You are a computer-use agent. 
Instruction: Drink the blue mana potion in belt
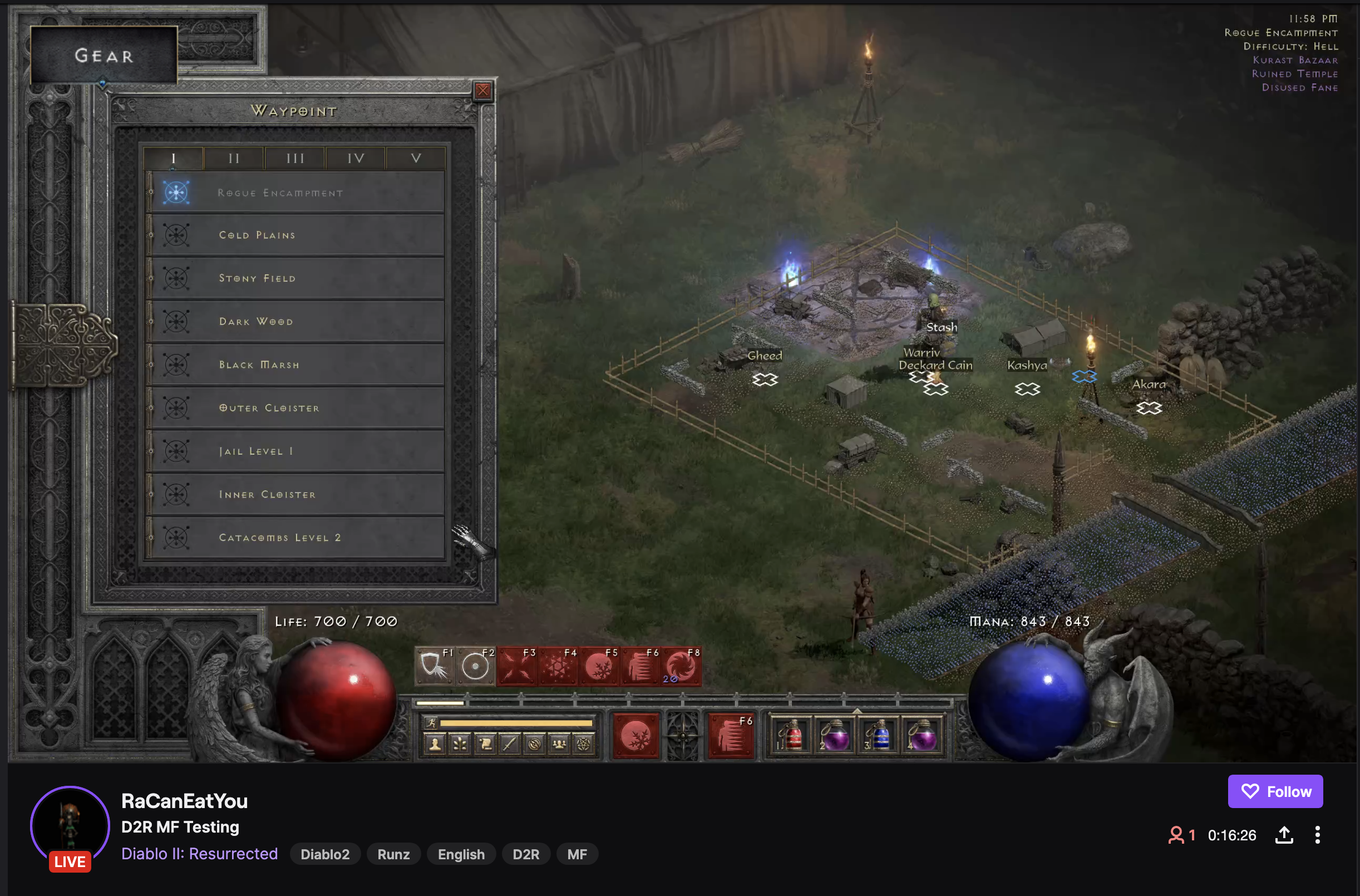[879, 735]
